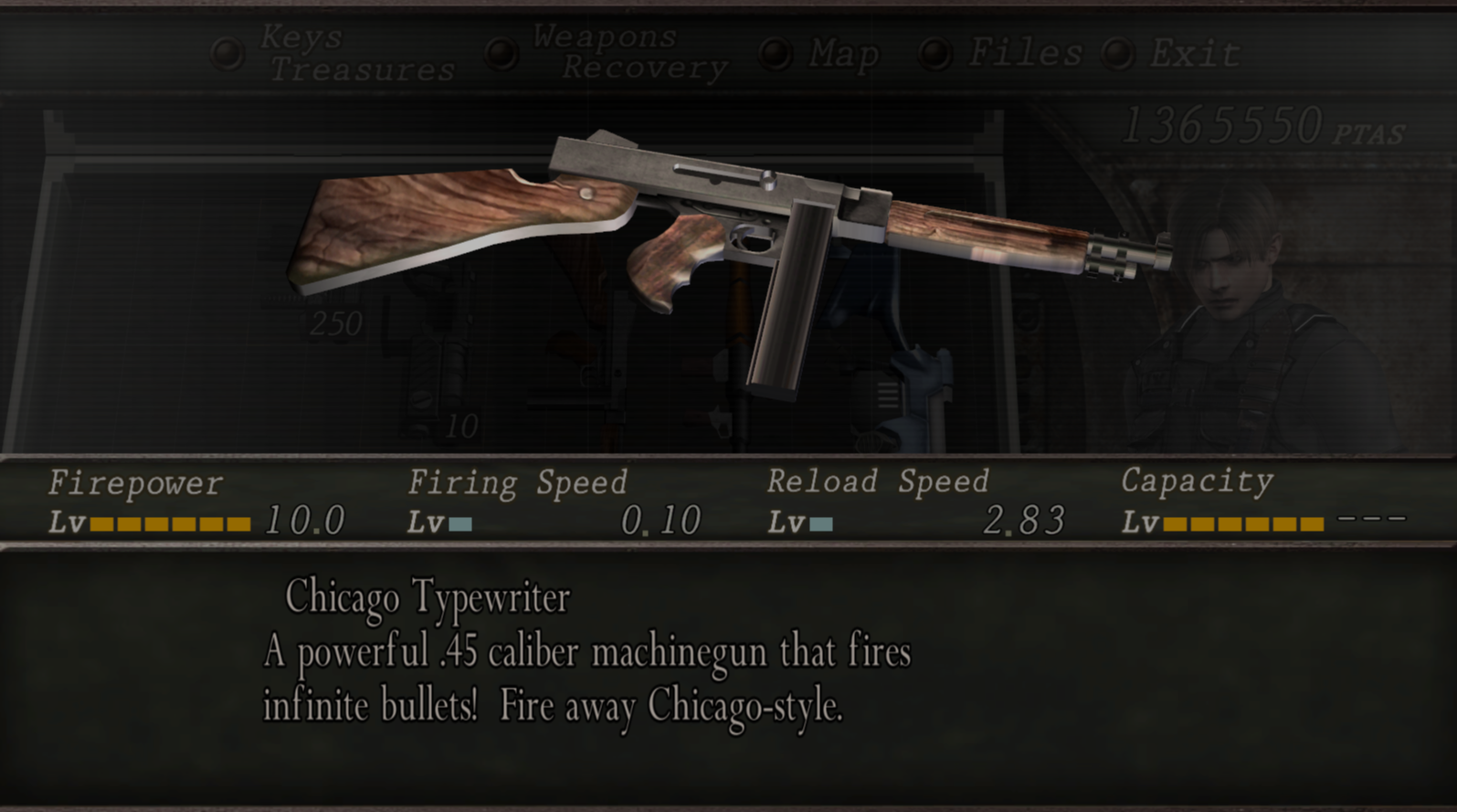Select the circle icon beside Keys Treasures

click(x=227, y=52)
